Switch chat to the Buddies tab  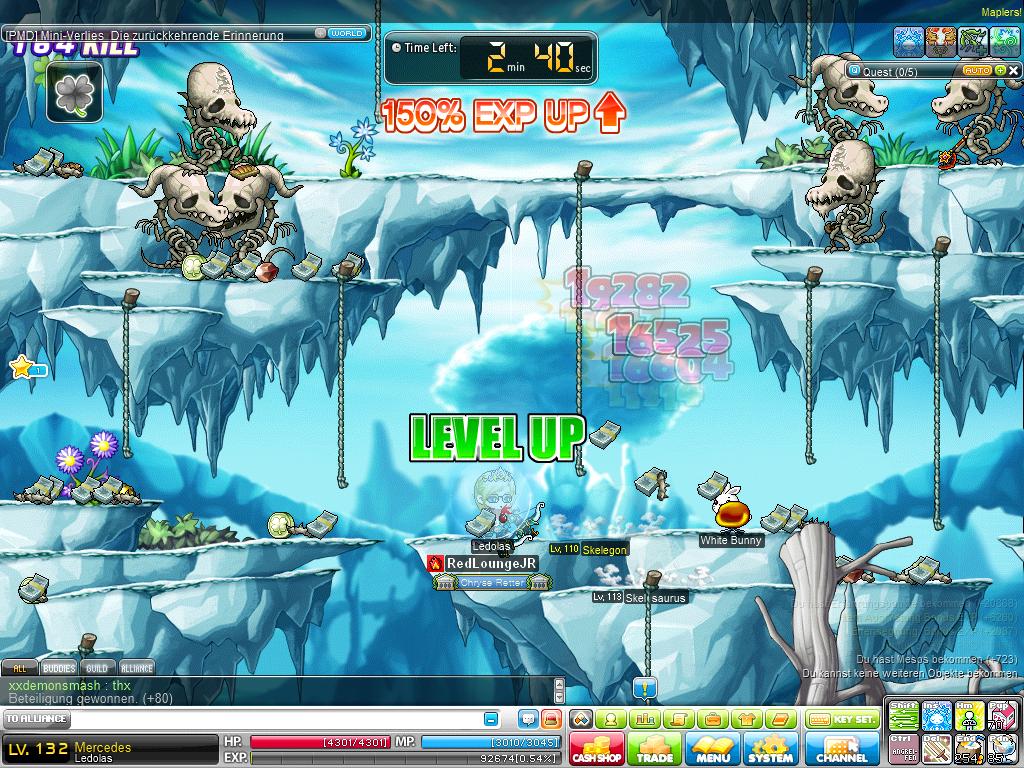click(x=59, y=668)
